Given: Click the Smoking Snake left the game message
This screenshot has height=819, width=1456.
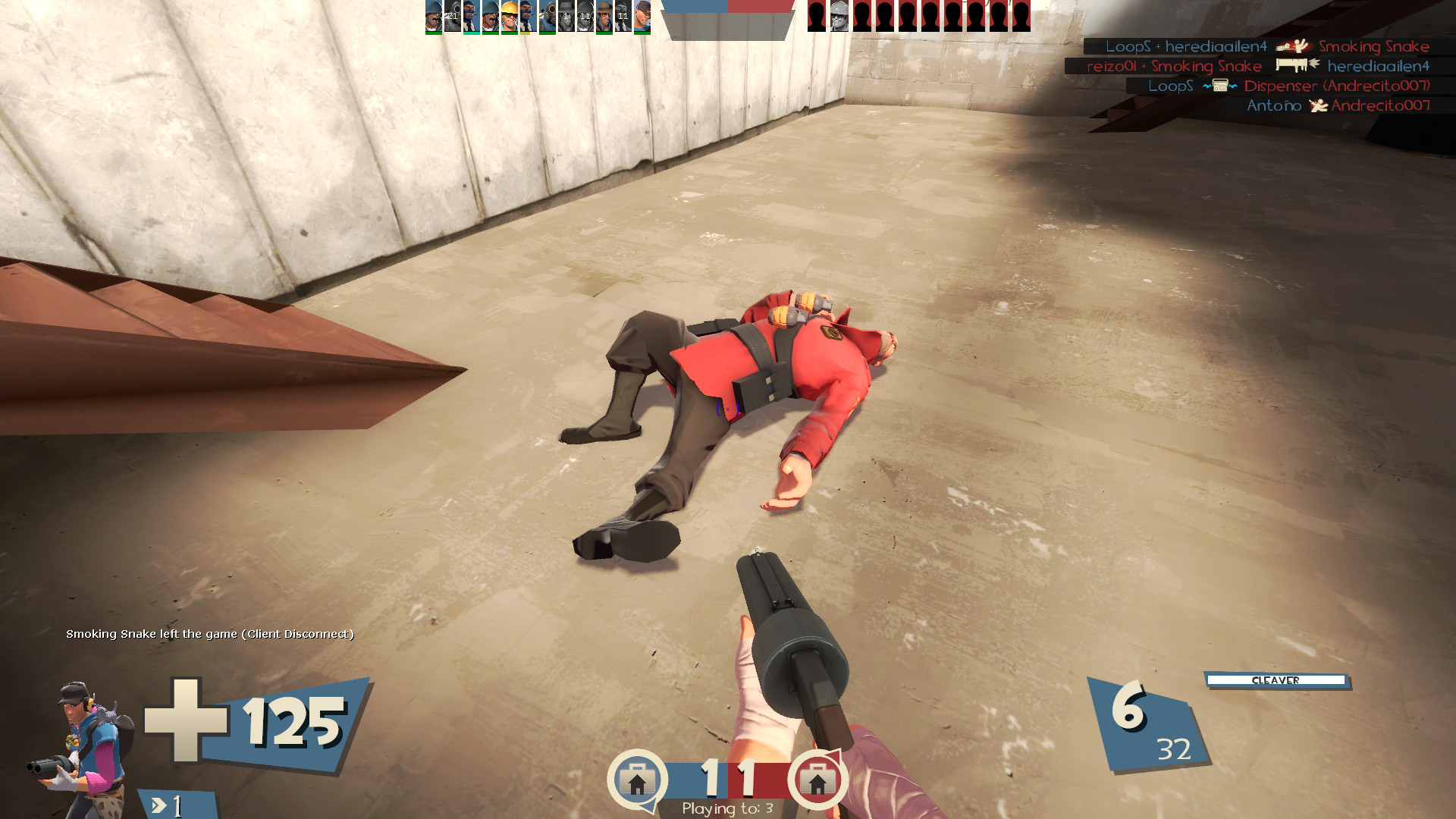Looking at the screenshot, I should click(210, 635).
